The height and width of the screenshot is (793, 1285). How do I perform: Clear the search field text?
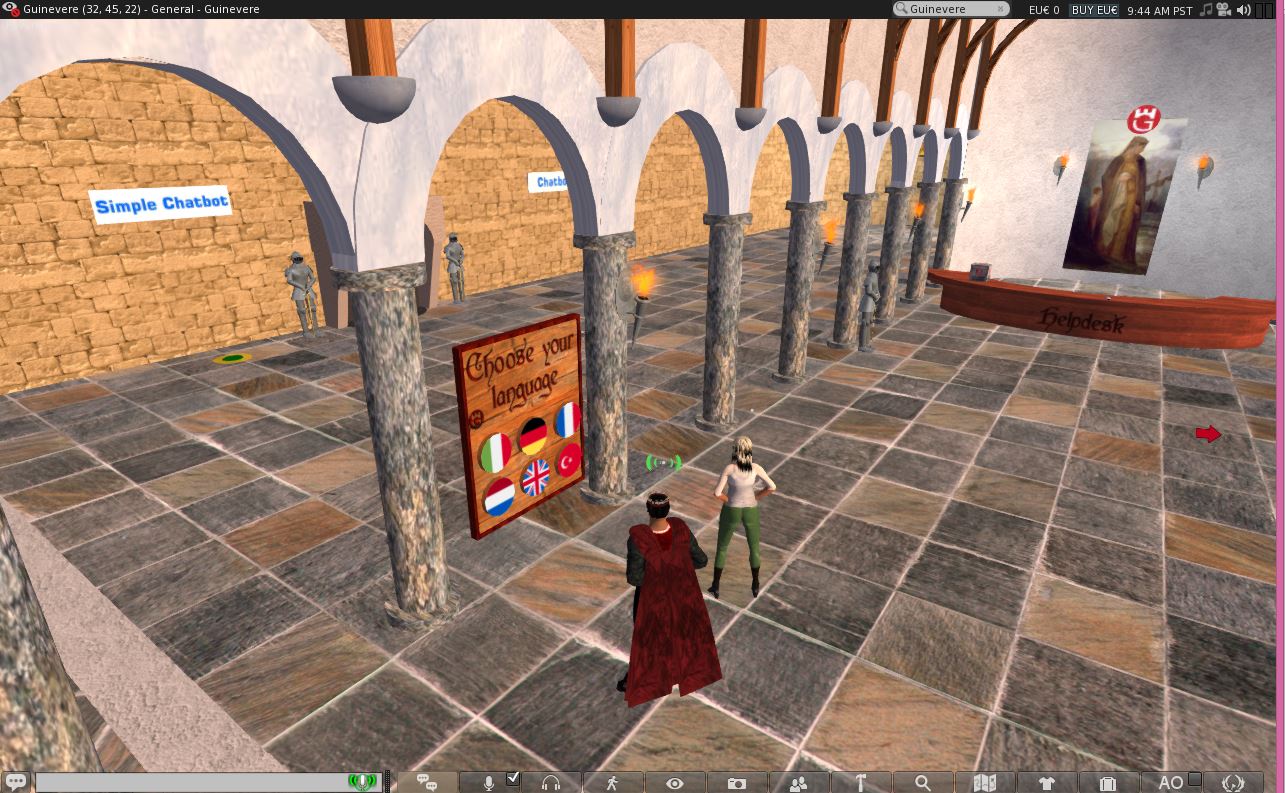pyautogui.click(x=1000, y=9)
